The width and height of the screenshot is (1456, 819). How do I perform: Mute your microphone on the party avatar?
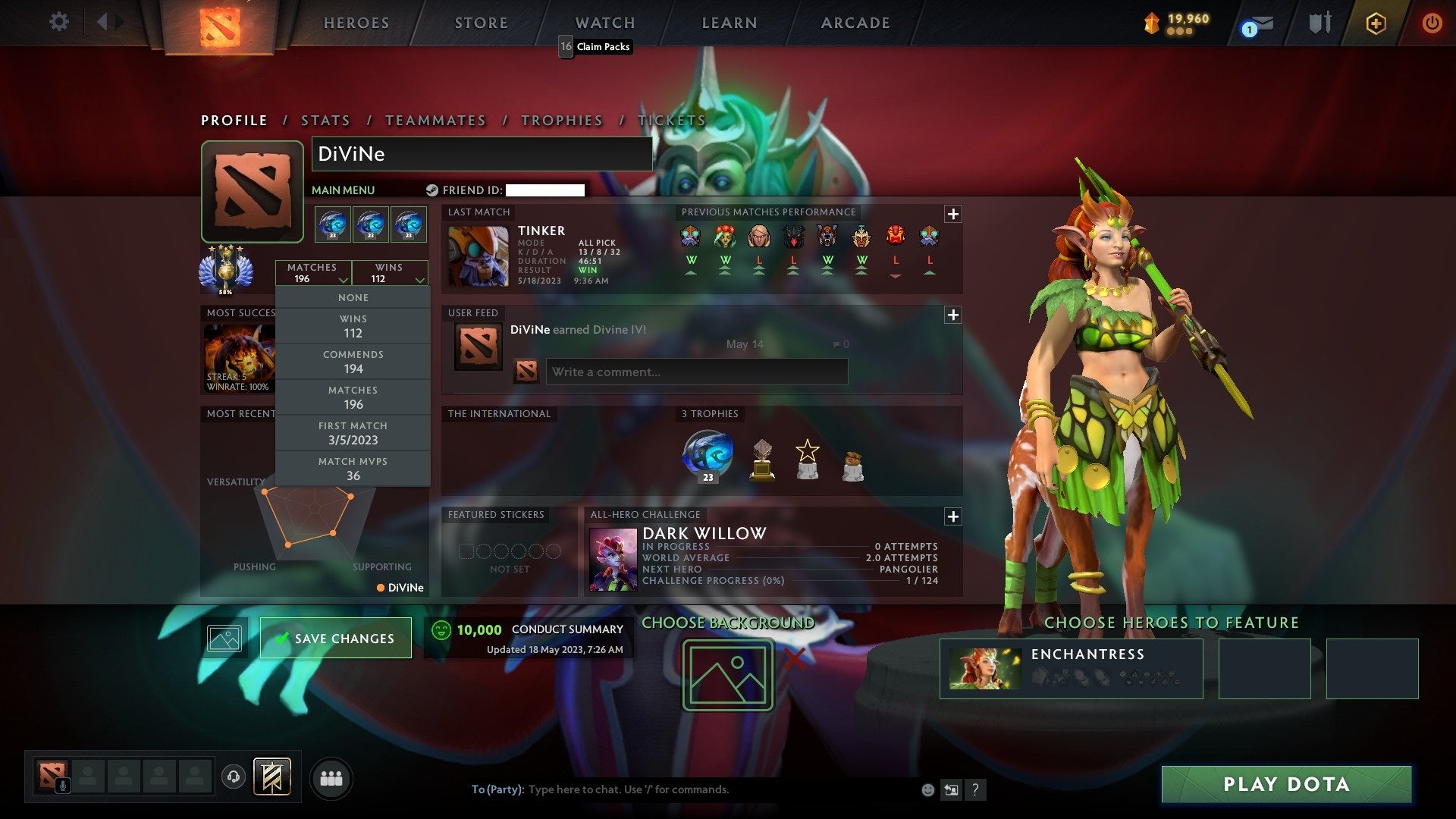coord(61,784)
